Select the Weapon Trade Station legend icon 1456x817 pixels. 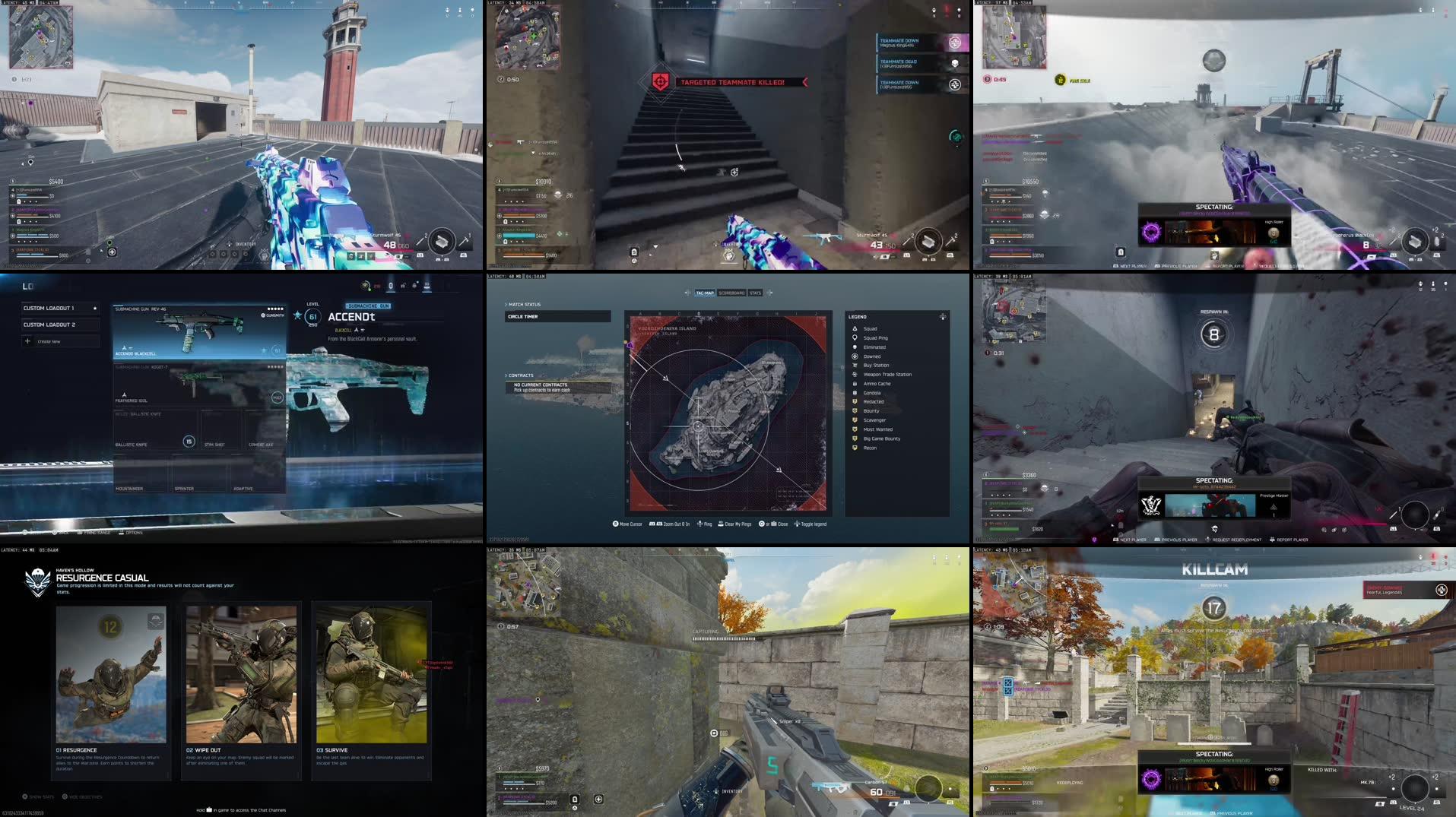click(x=854, y=374)
